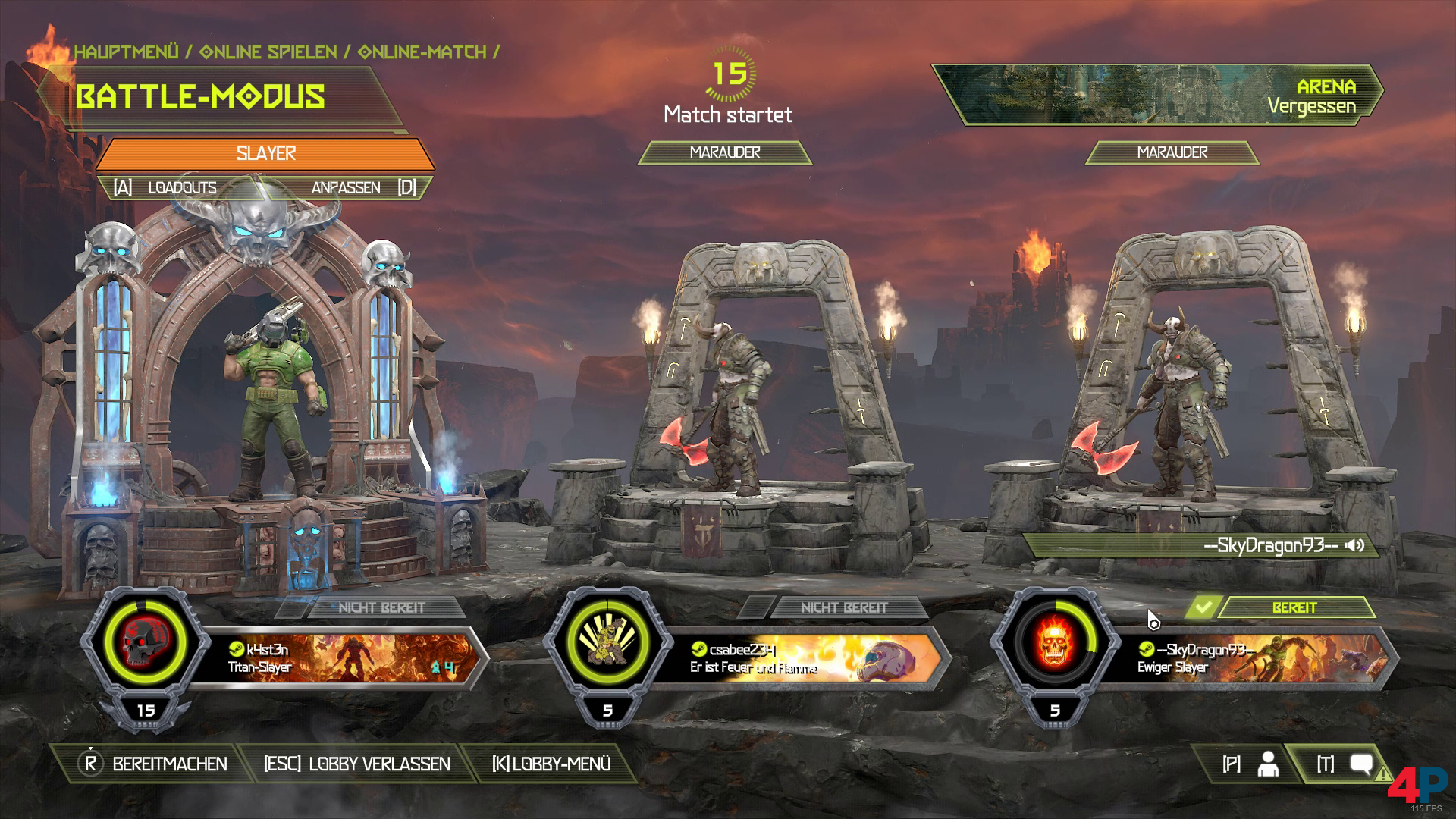This screenshot has height=819, width=1456.
Task: Open the player list icon
Action: 1266,764
